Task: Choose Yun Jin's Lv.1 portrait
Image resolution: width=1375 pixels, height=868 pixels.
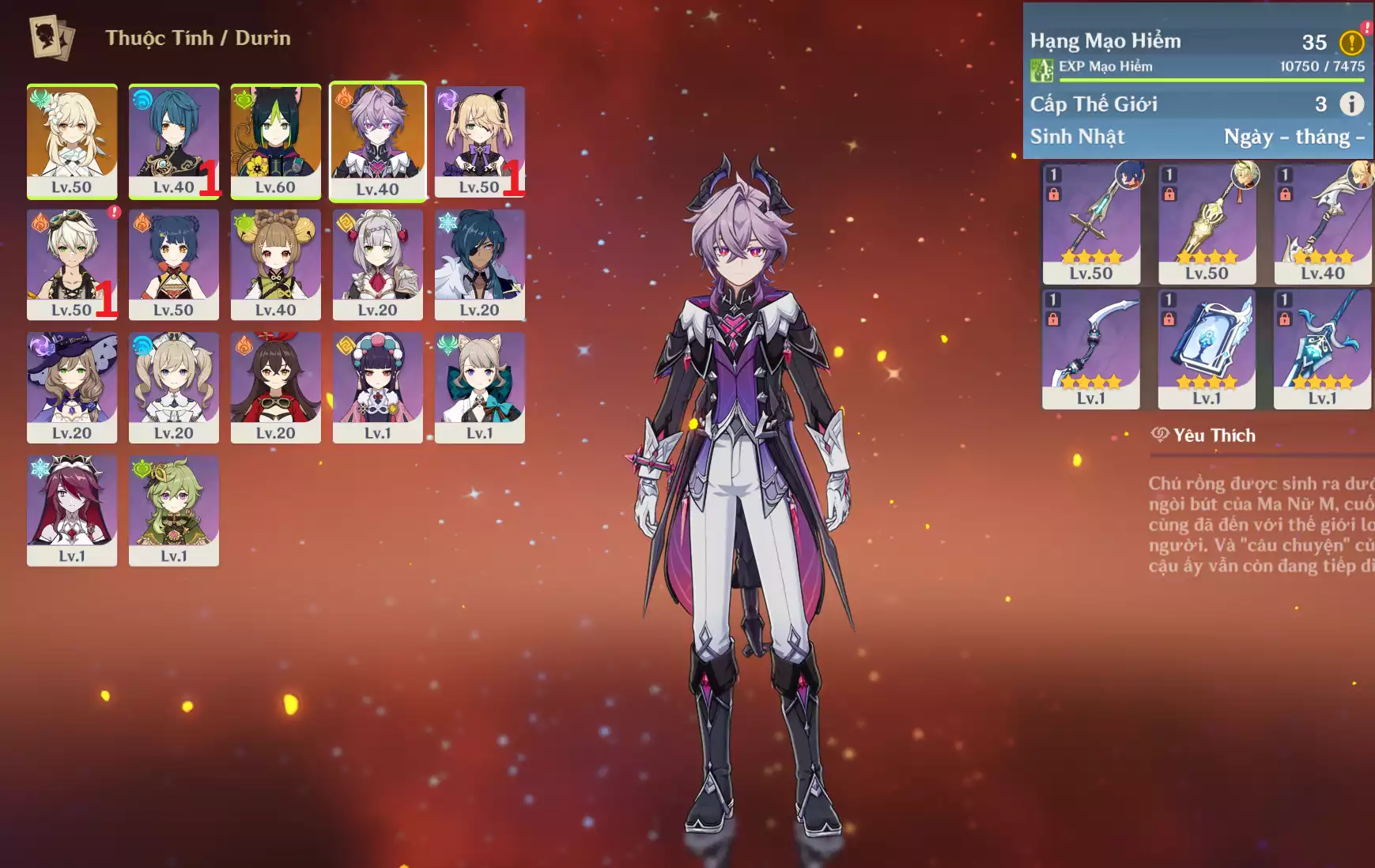Action: [378, 387]
